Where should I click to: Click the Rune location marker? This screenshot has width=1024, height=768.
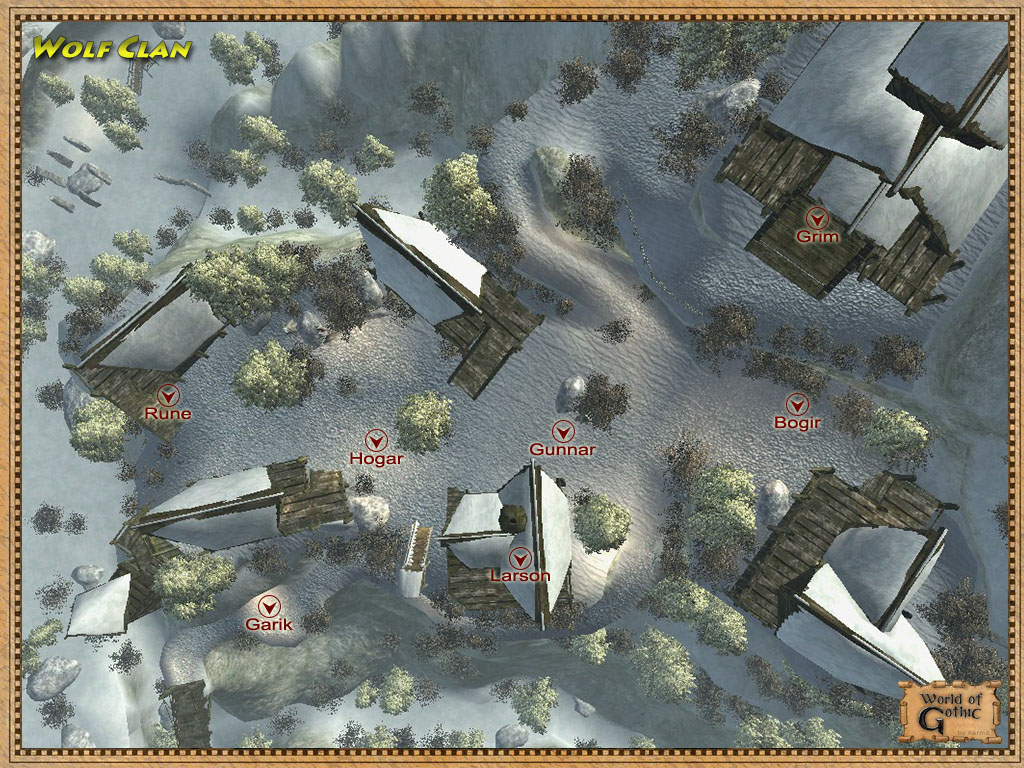click(x=168, y=393)
